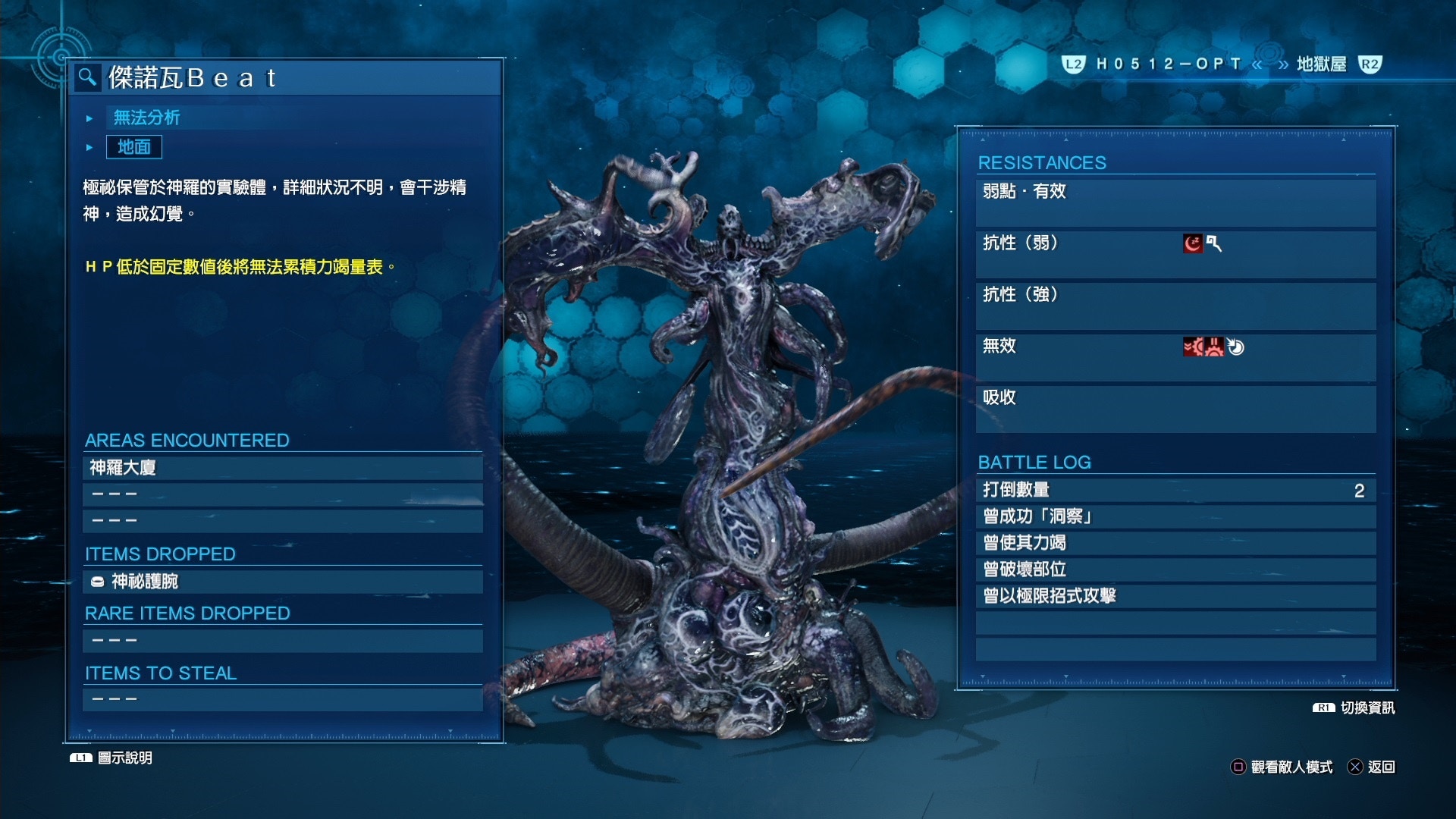Select the moon immunity icon under 無效
This screenshot has height=819, width=1456.
click(1236, 346)
